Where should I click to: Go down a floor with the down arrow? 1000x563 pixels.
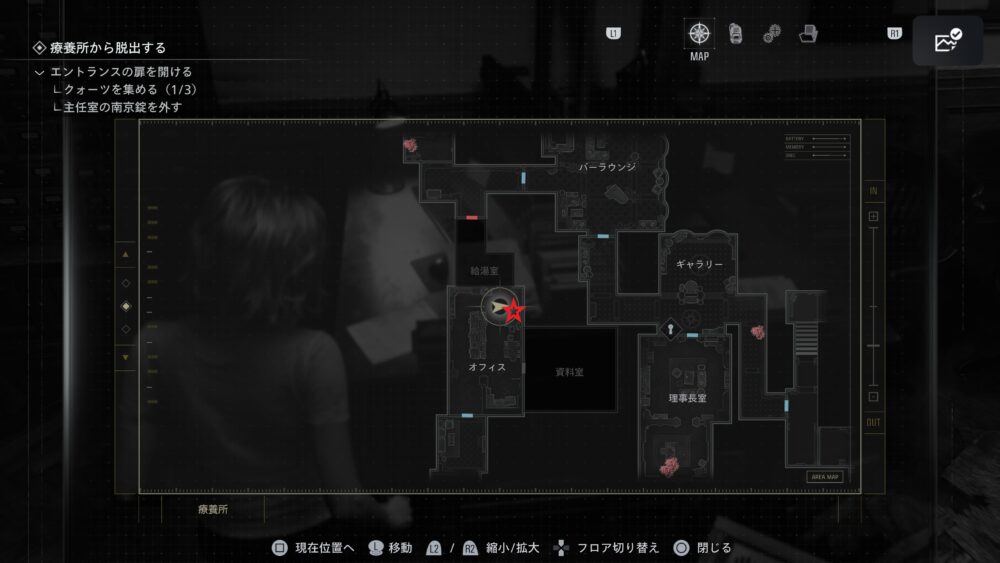(x=125, y=357)
